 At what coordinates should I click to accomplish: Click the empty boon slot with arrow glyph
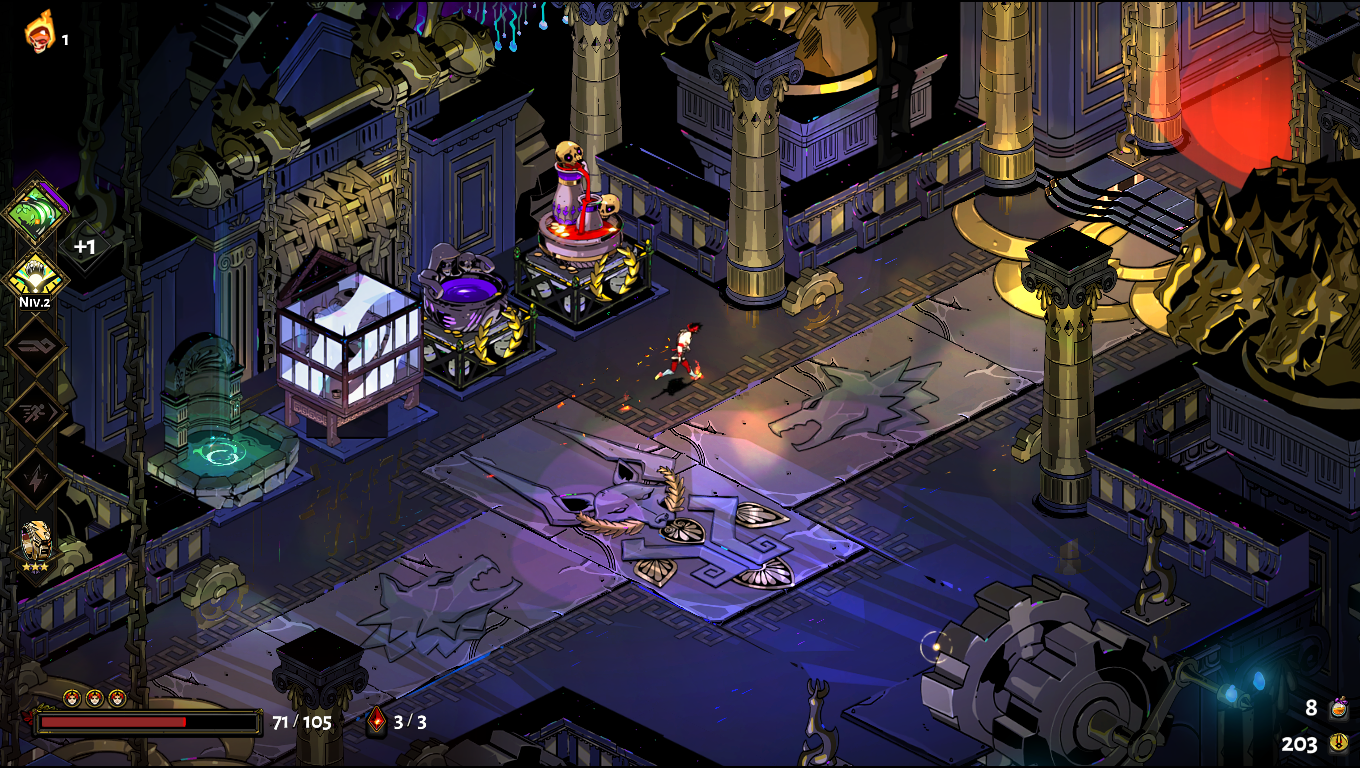click(36, 346)
